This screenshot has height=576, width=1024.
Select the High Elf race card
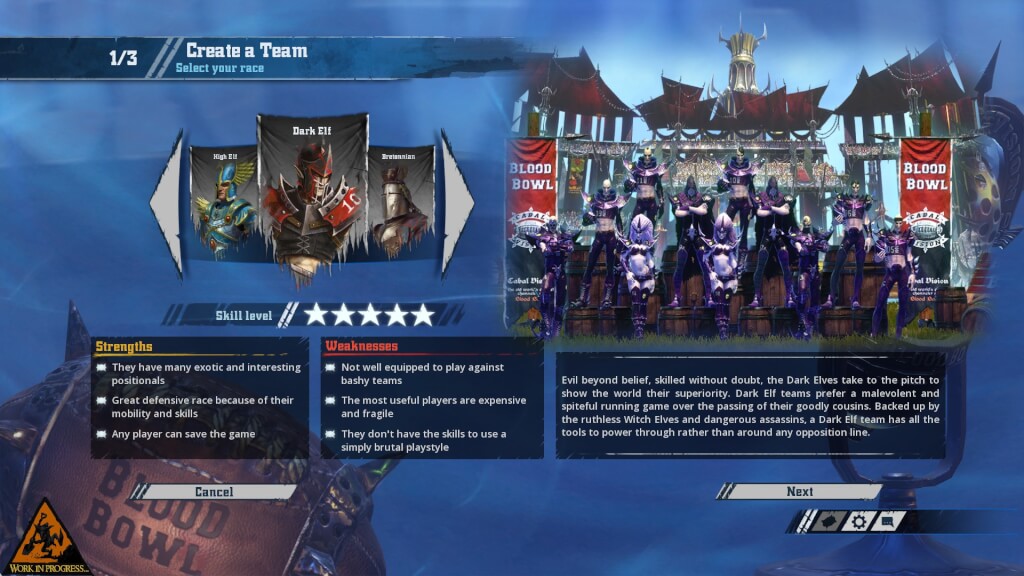click(224, 203)
